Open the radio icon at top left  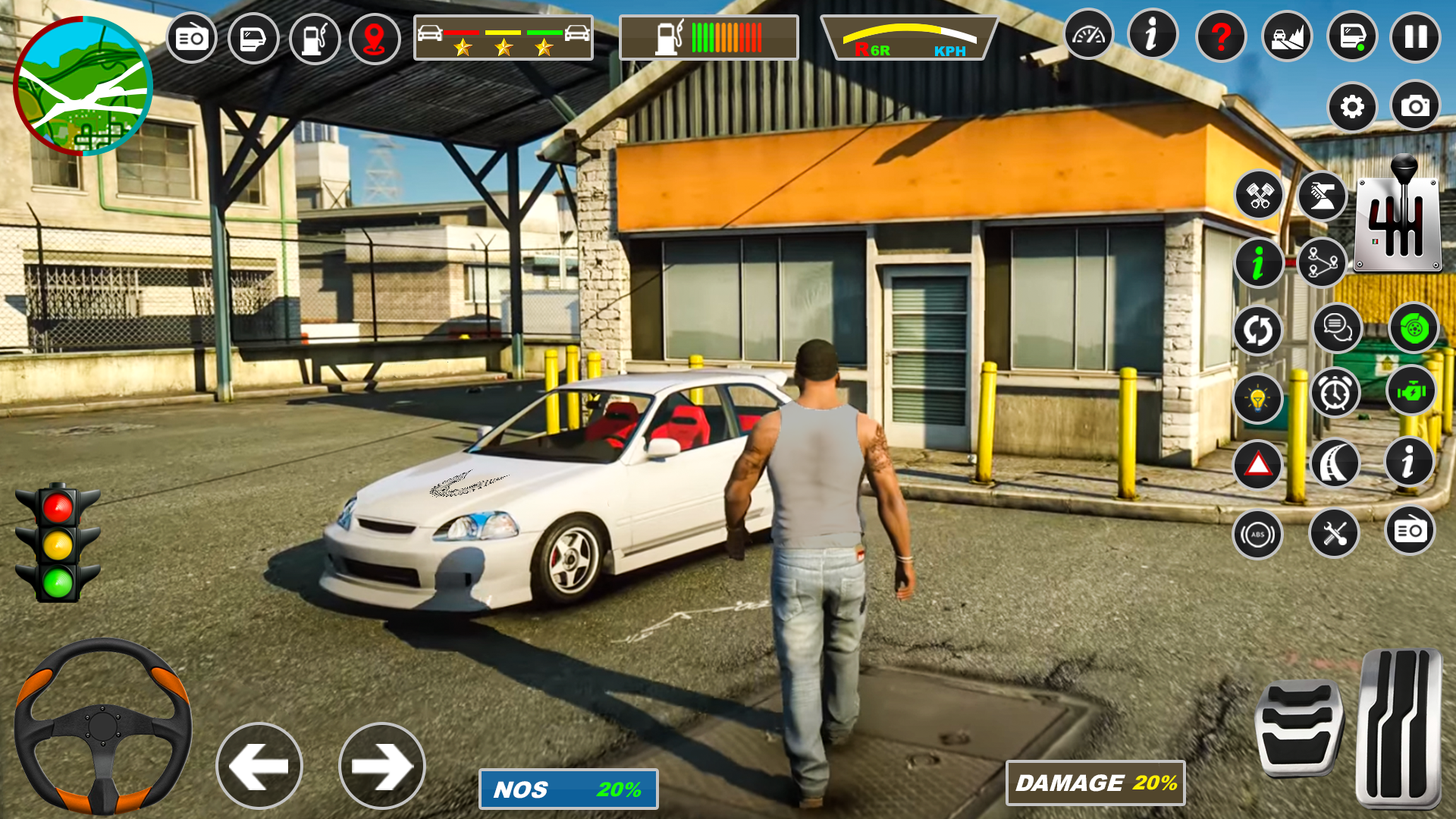tap(191, 37)
